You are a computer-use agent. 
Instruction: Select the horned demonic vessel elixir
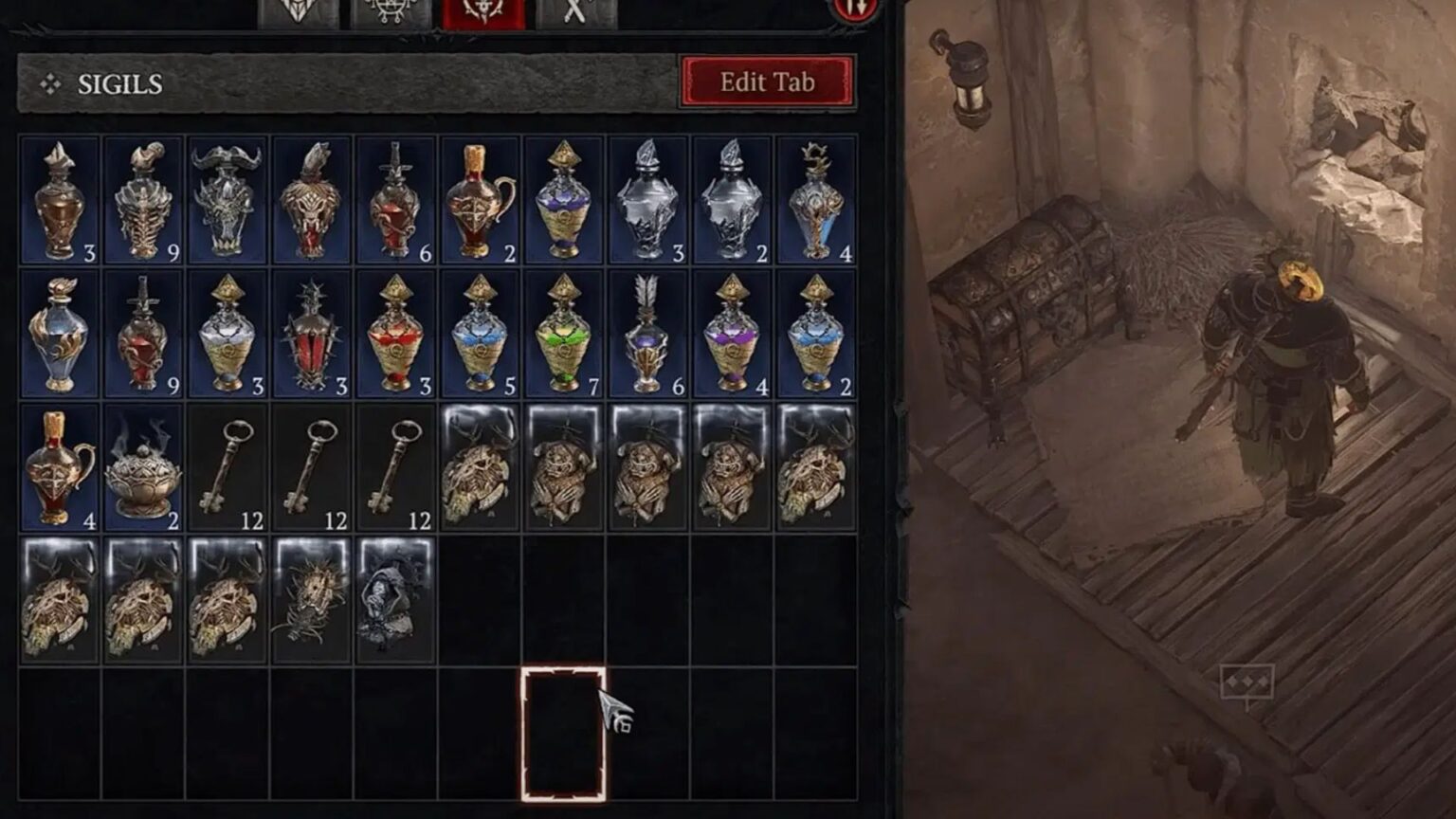point(226,199)
